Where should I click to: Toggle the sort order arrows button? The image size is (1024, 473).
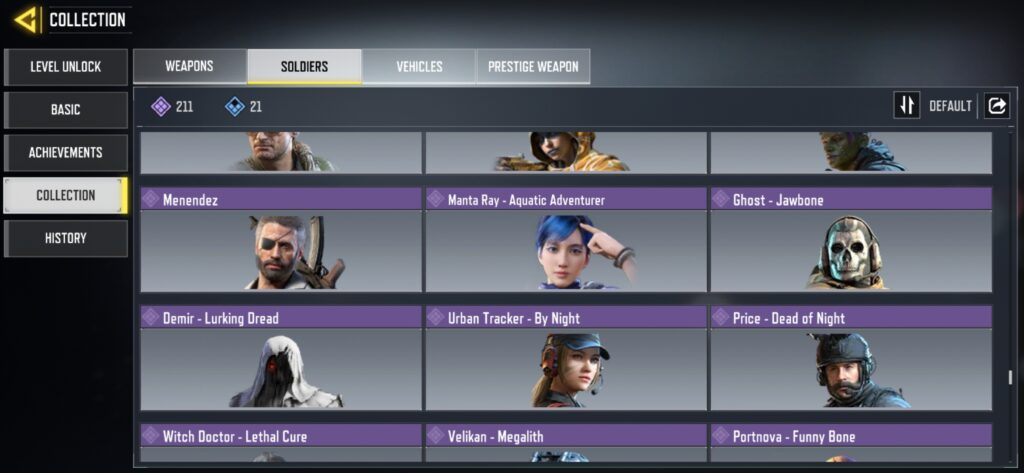[907, 105]
